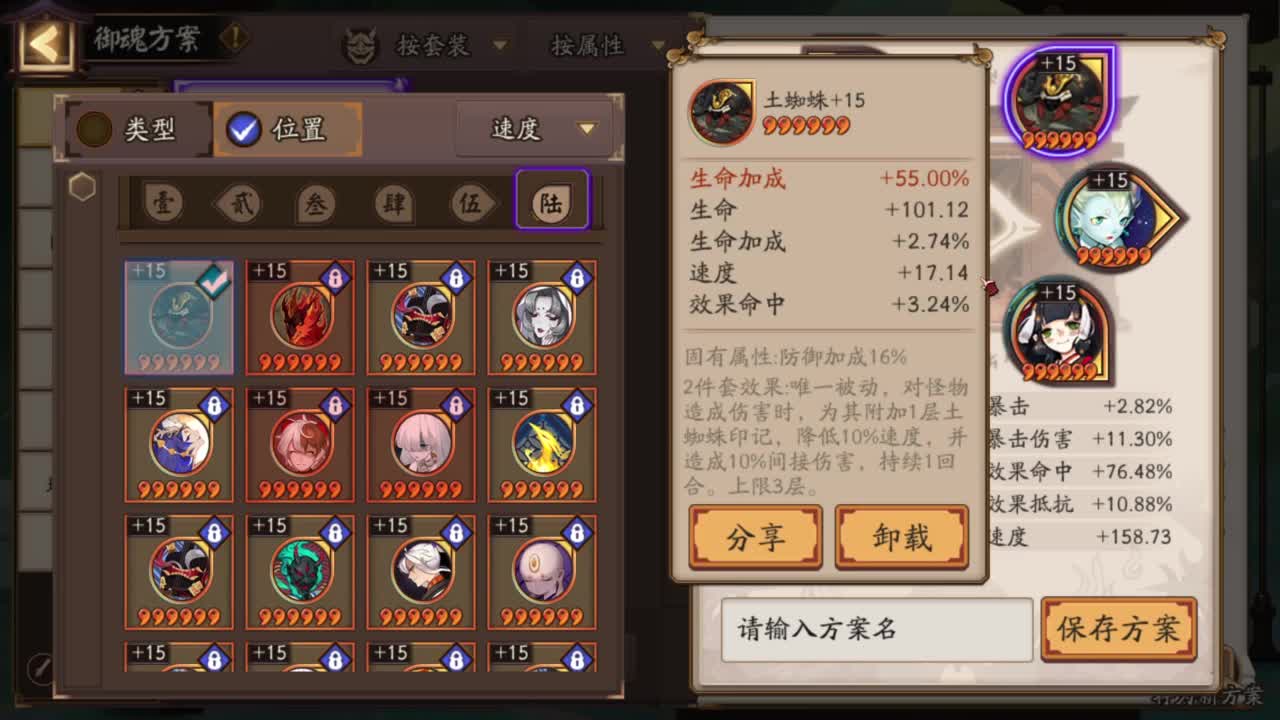Open the one-eyed soul at grid bottom right
This screenshot has width=1280, height=720.
pyautogui.click(x=541, y=571)
